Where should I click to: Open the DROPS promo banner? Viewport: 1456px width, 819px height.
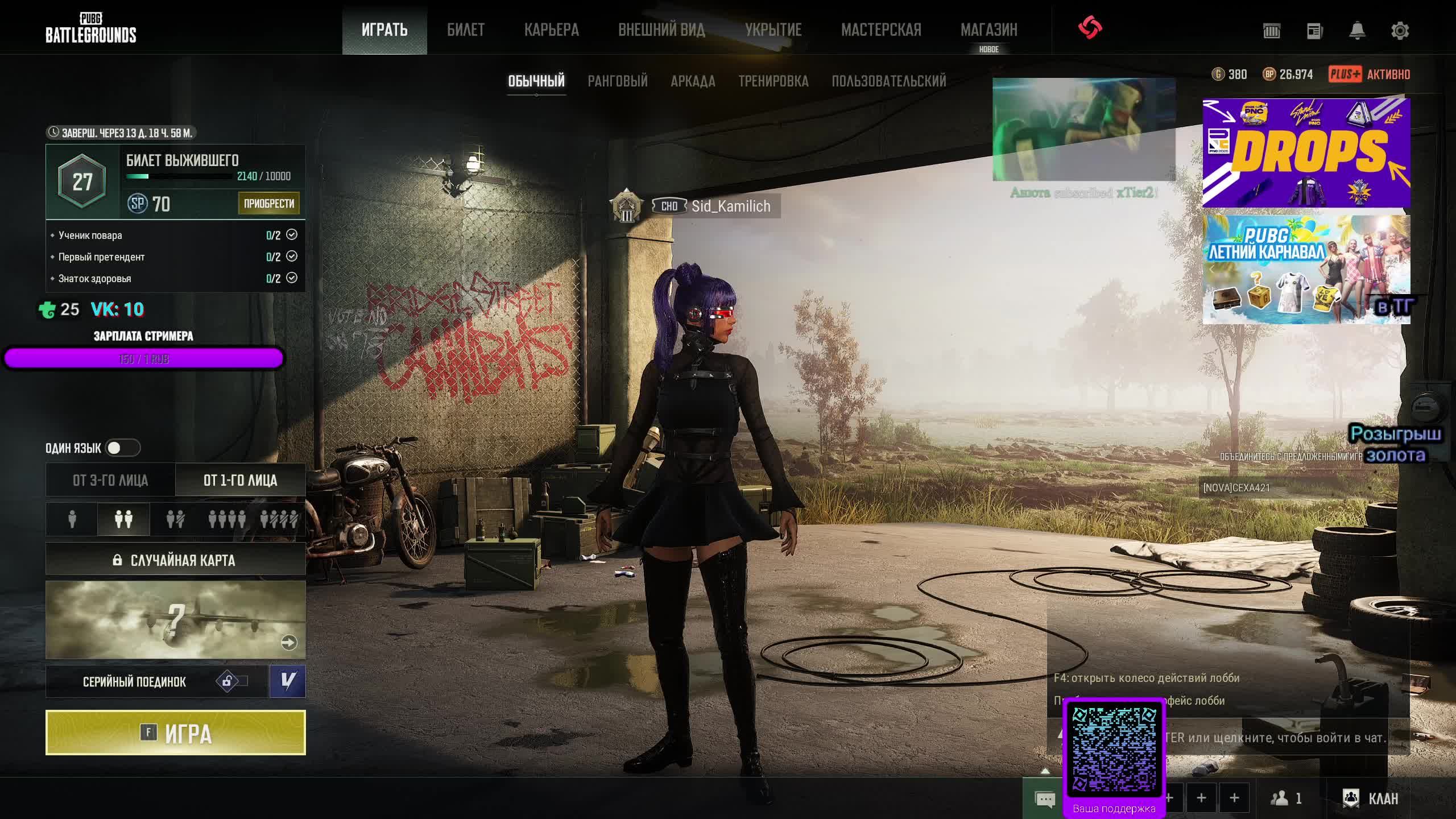coord(1306,152)
